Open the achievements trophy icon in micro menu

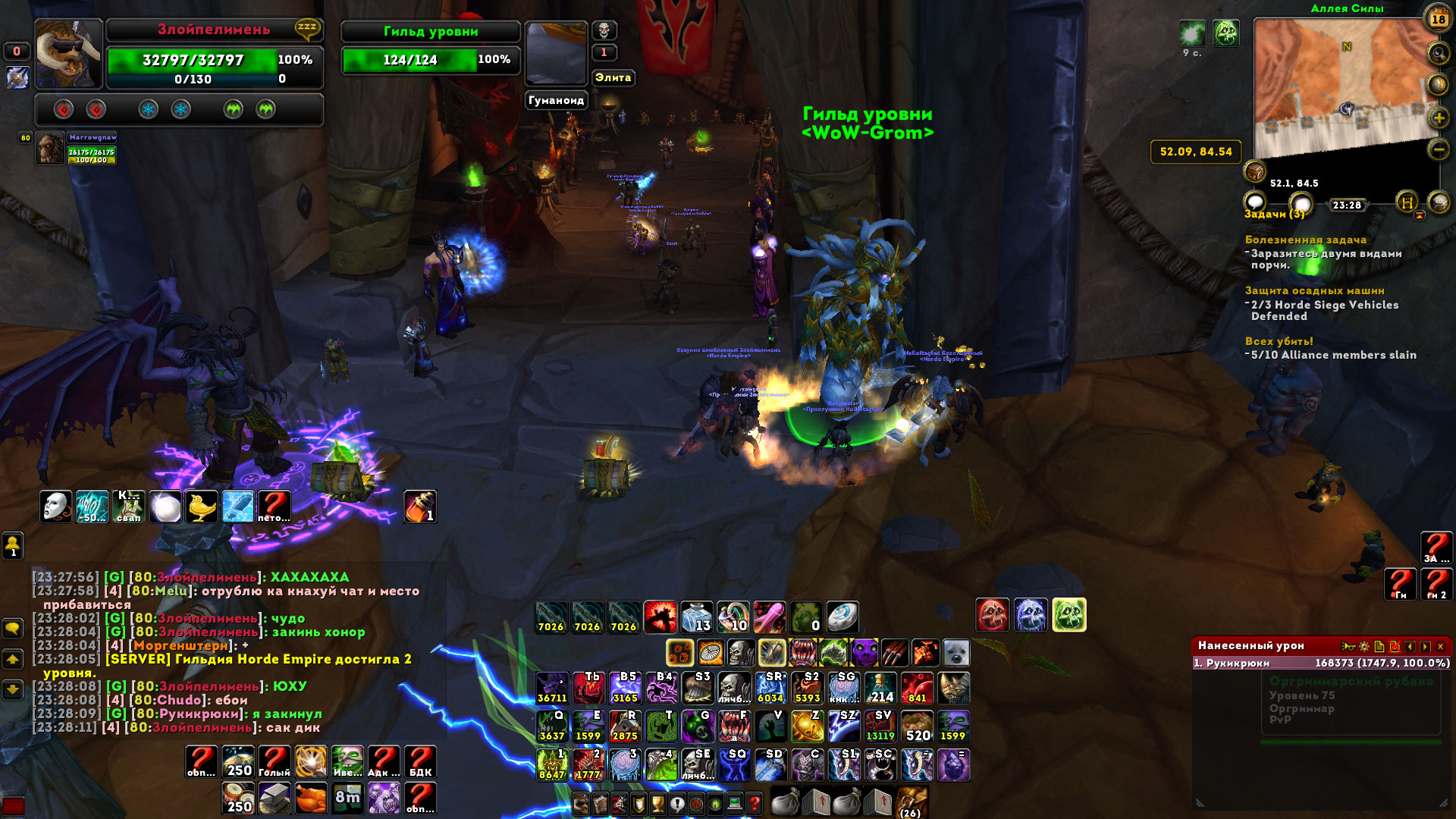point(657,804)
